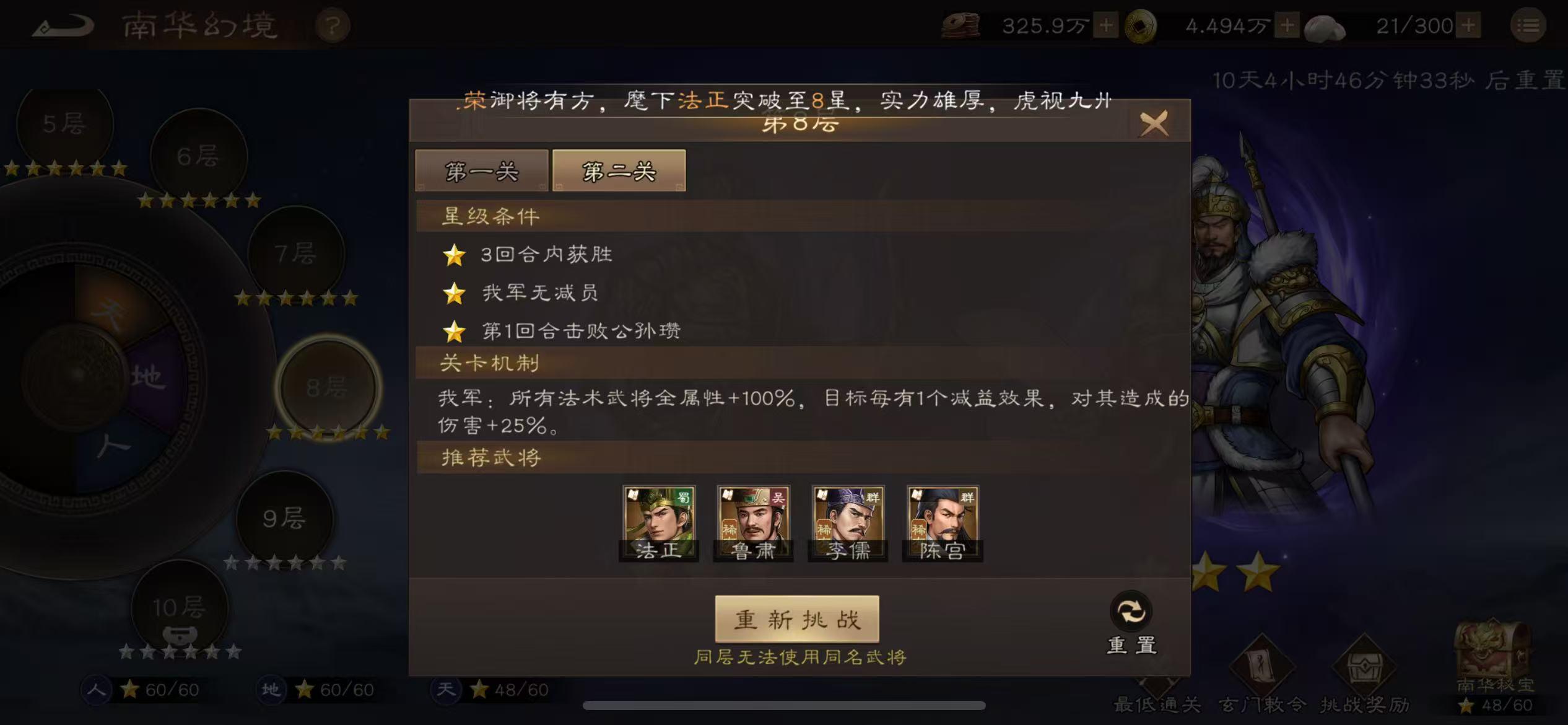
Task: Select the 李儒 general portrait
Action: click(847, 521)
